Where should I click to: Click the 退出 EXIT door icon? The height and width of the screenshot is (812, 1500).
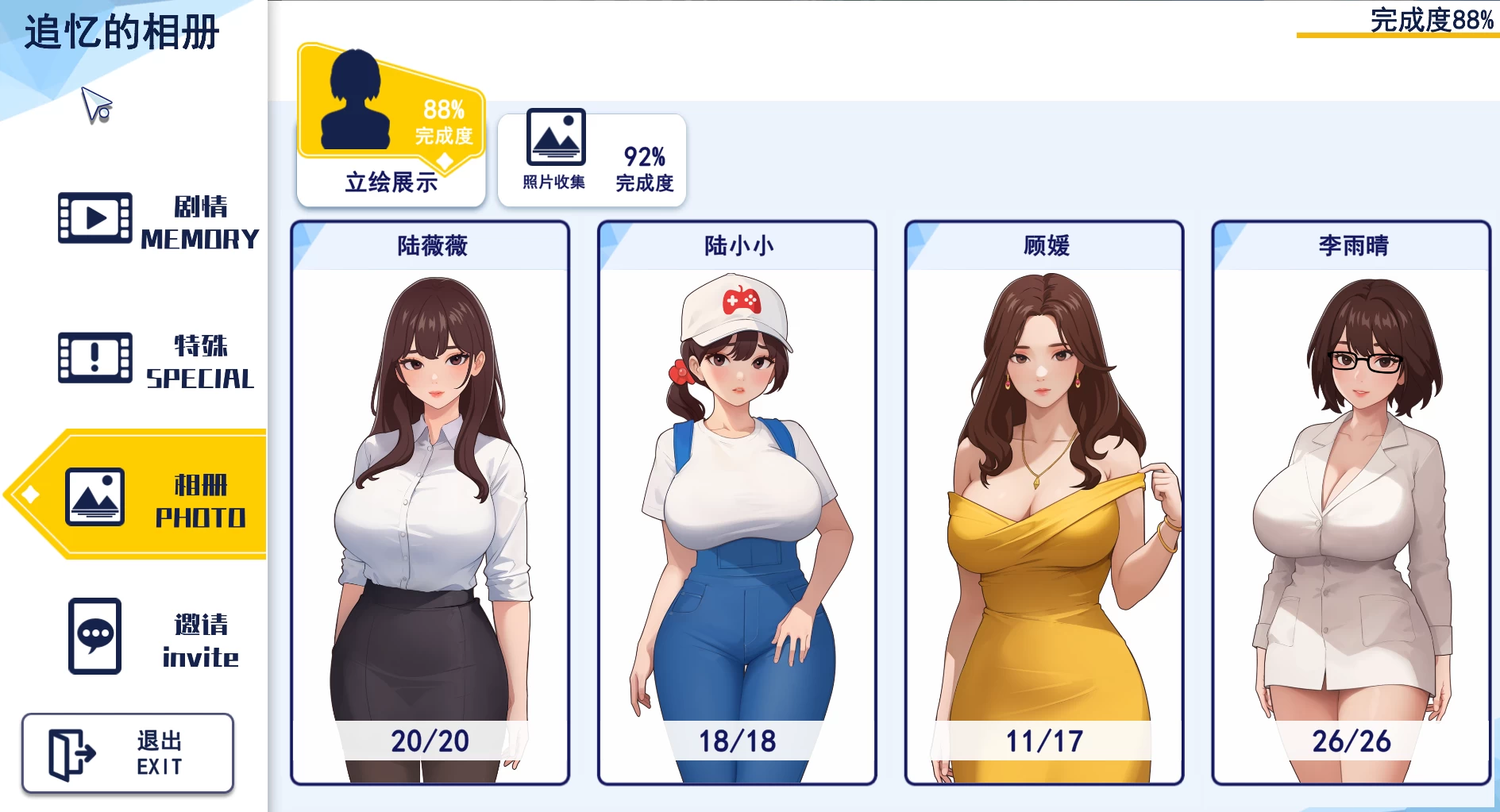pos(73,752)
